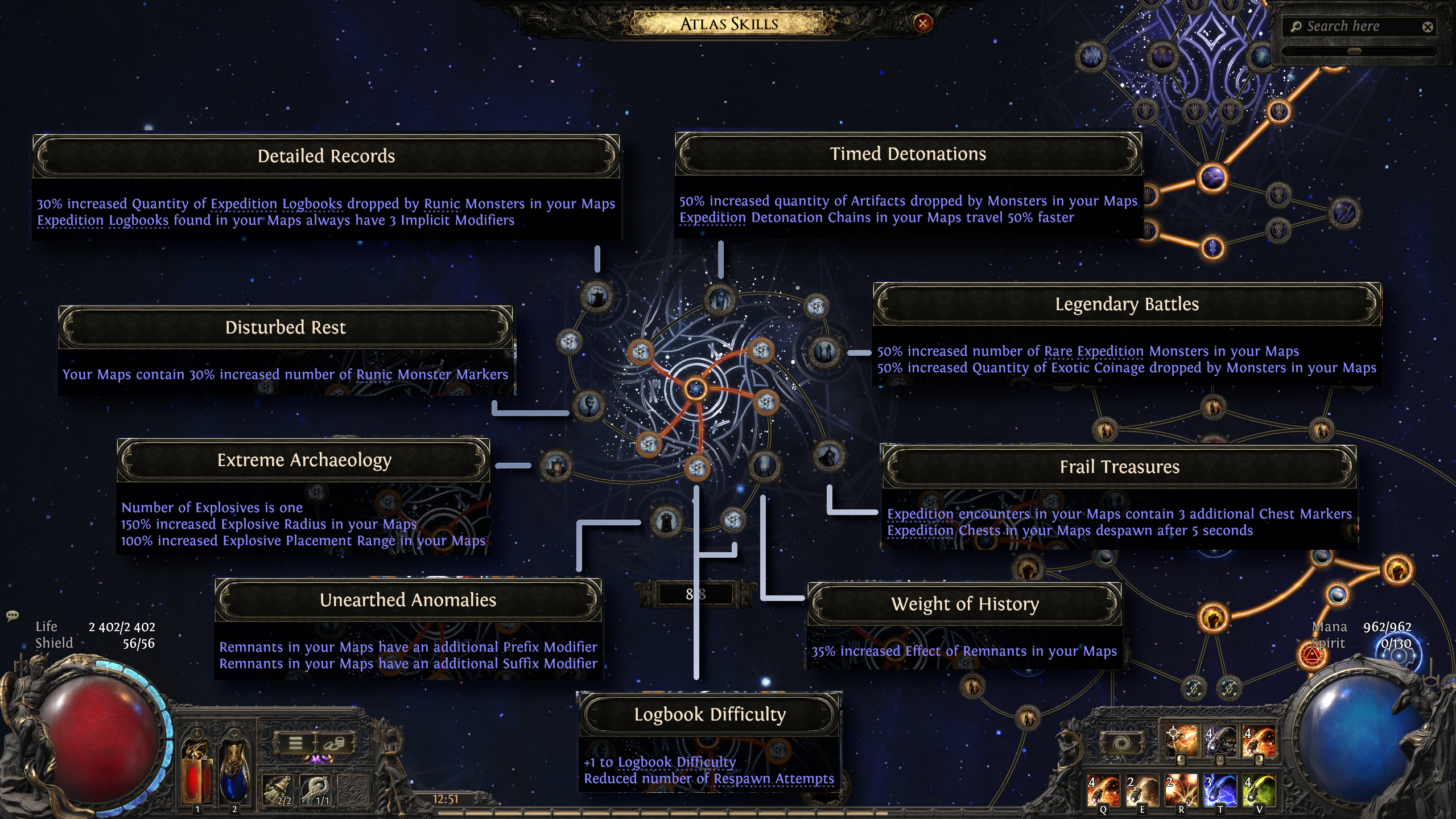Use the blue mana flask
Screen dimensions: 1456x819
click(234, 773)
